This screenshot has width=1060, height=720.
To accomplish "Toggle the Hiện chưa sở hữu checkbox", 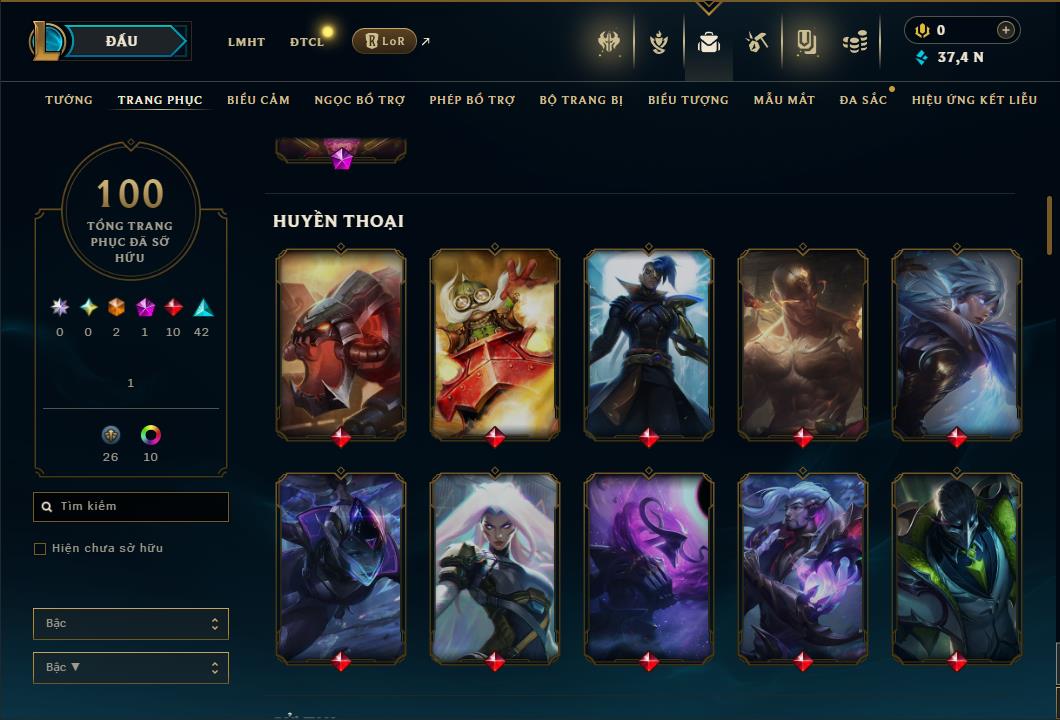I will (x=40, y=549).
